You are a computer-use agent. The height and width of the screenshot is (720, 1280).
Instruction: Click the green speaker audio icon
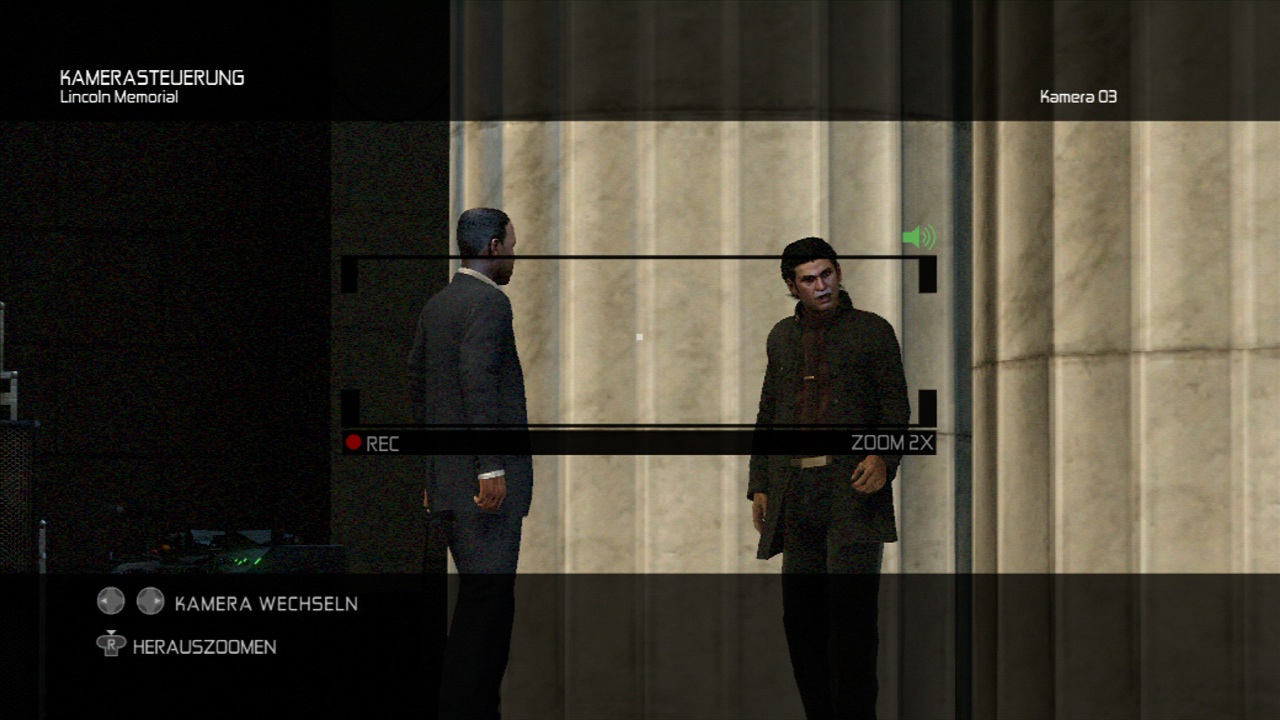(x=919, y=237)
